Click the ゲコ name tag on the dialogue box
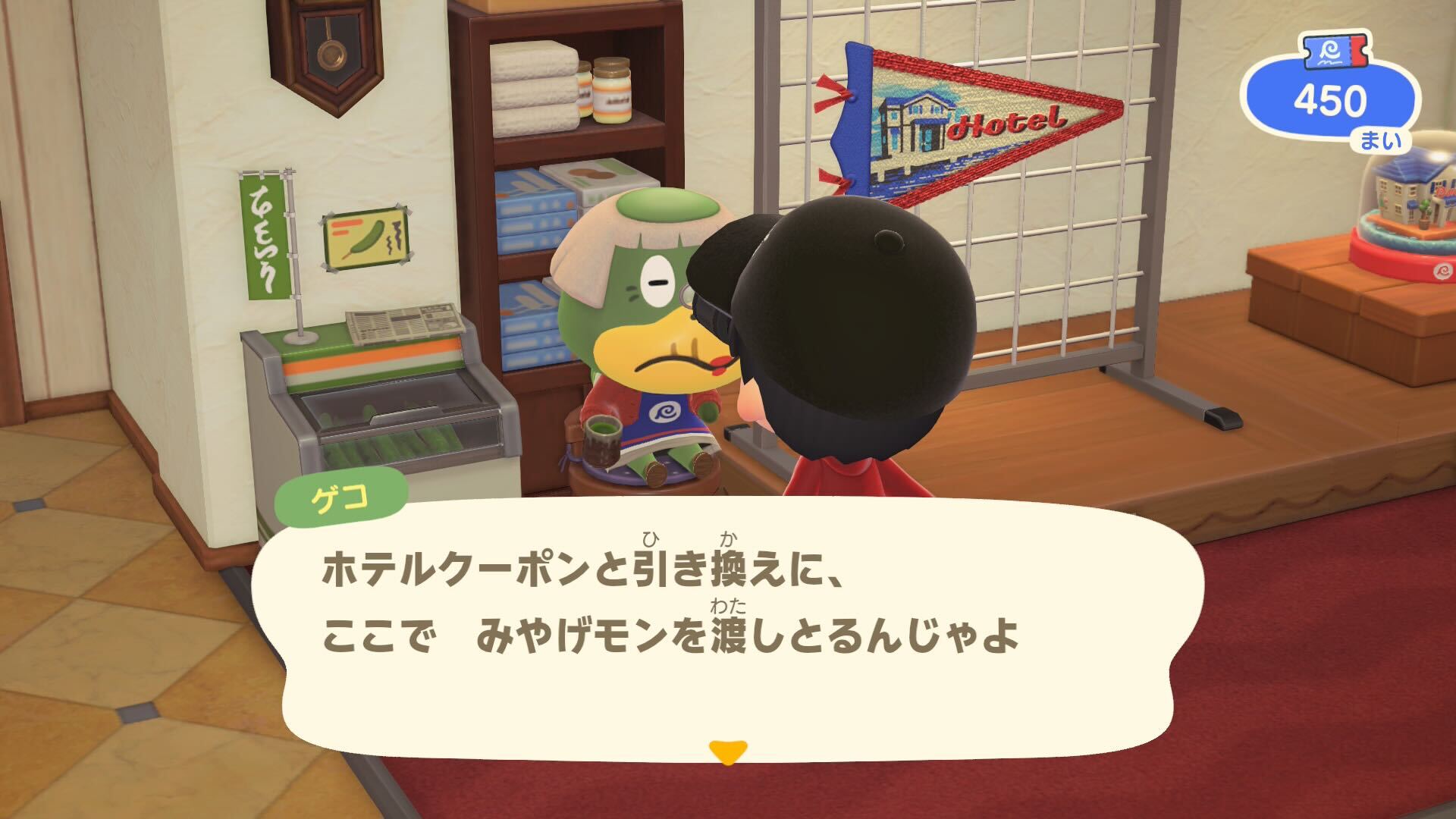Screen dimensions: 1456x819 point(343,495)
